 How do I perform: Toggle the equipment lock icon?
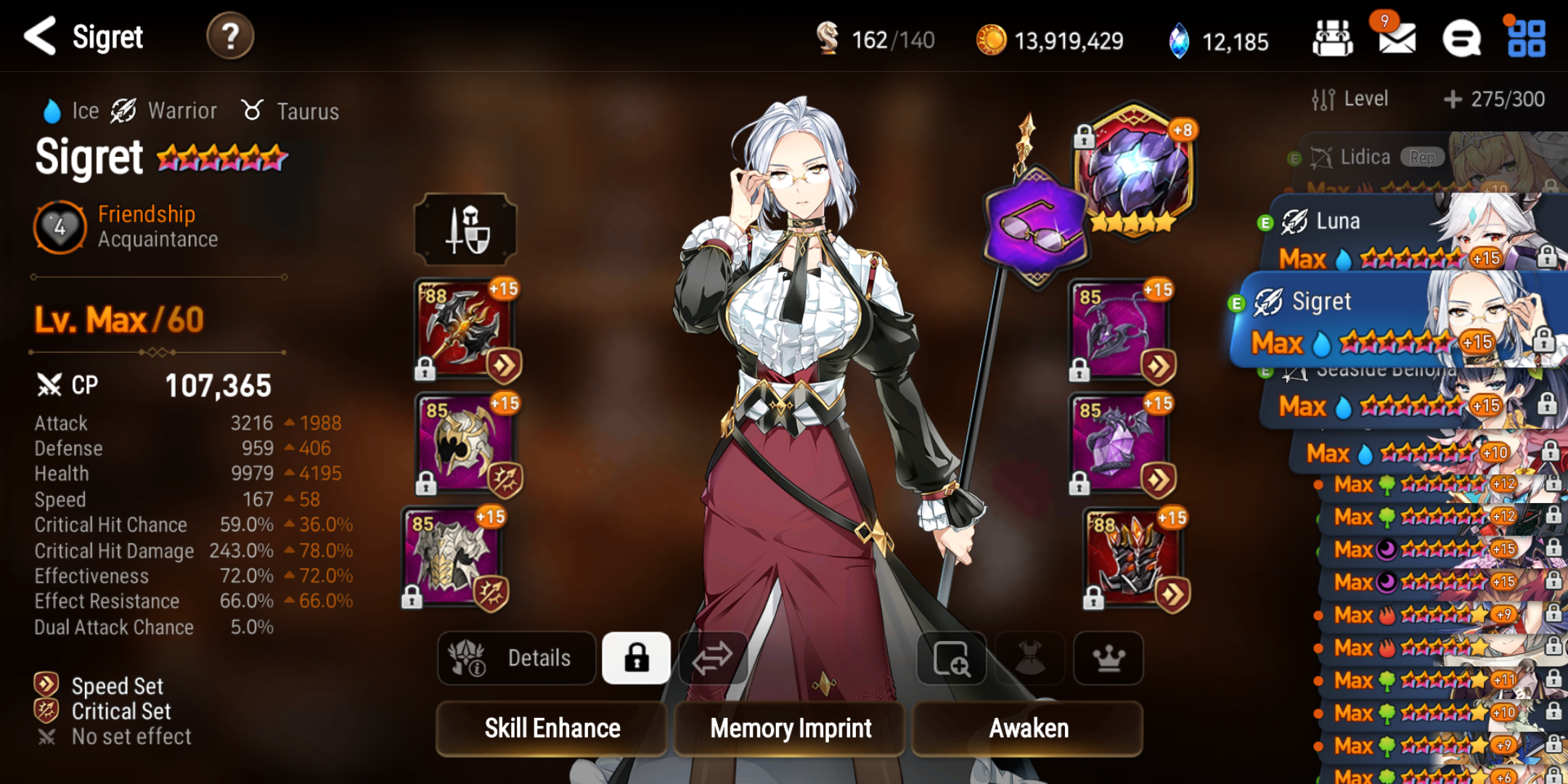(x=635, y=658)
